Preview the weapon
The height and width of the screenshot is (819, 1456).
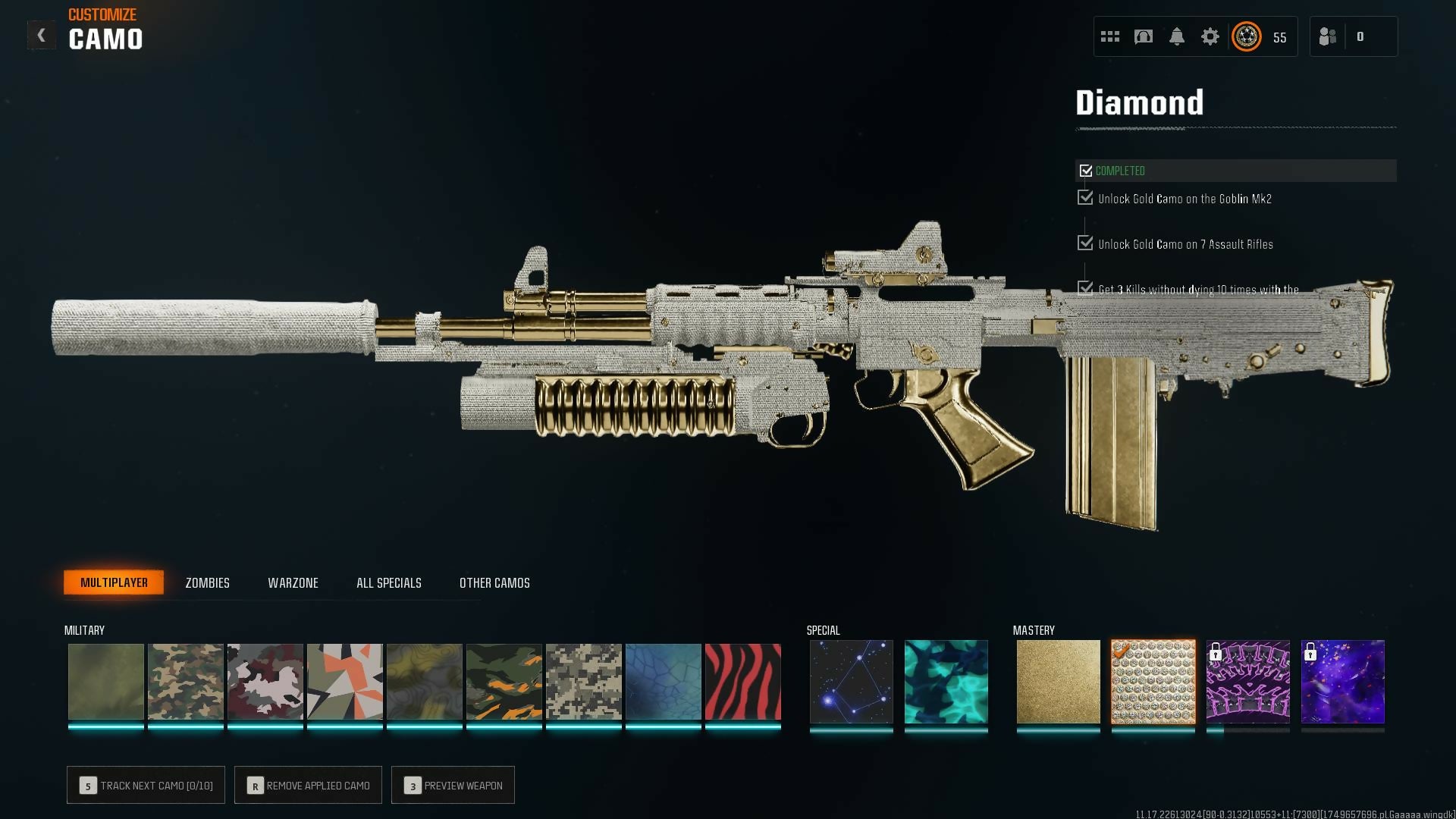(453, 786)
